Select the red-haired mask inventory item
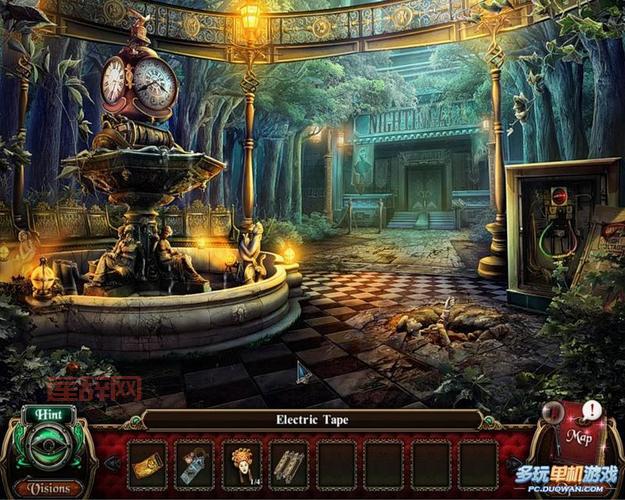625x500 pixels. (241, 464)
